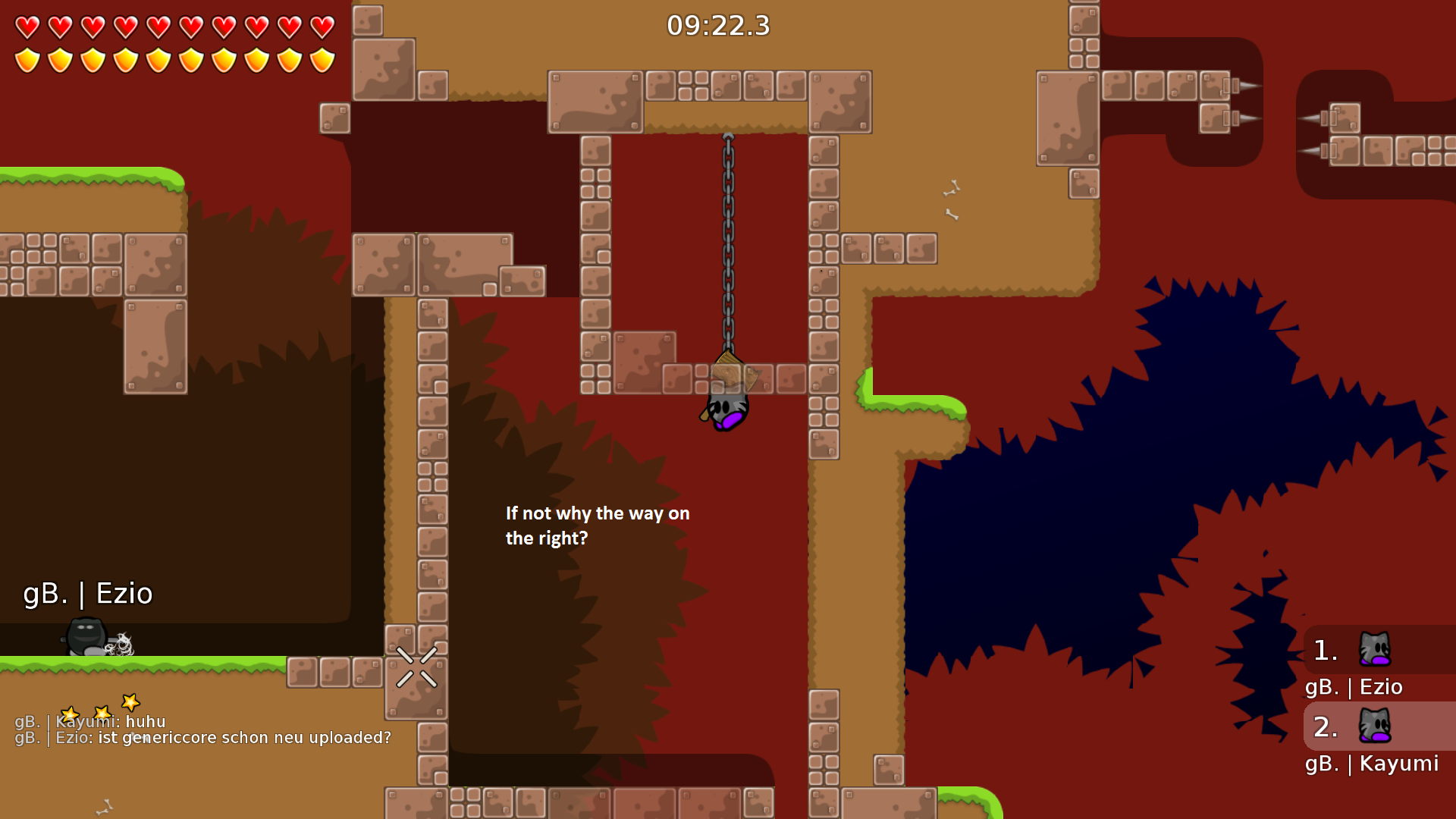Click the hanging chain anchor above the player
The height and width of the screenshot is (819, 1456).
click(x=729, y=136)
